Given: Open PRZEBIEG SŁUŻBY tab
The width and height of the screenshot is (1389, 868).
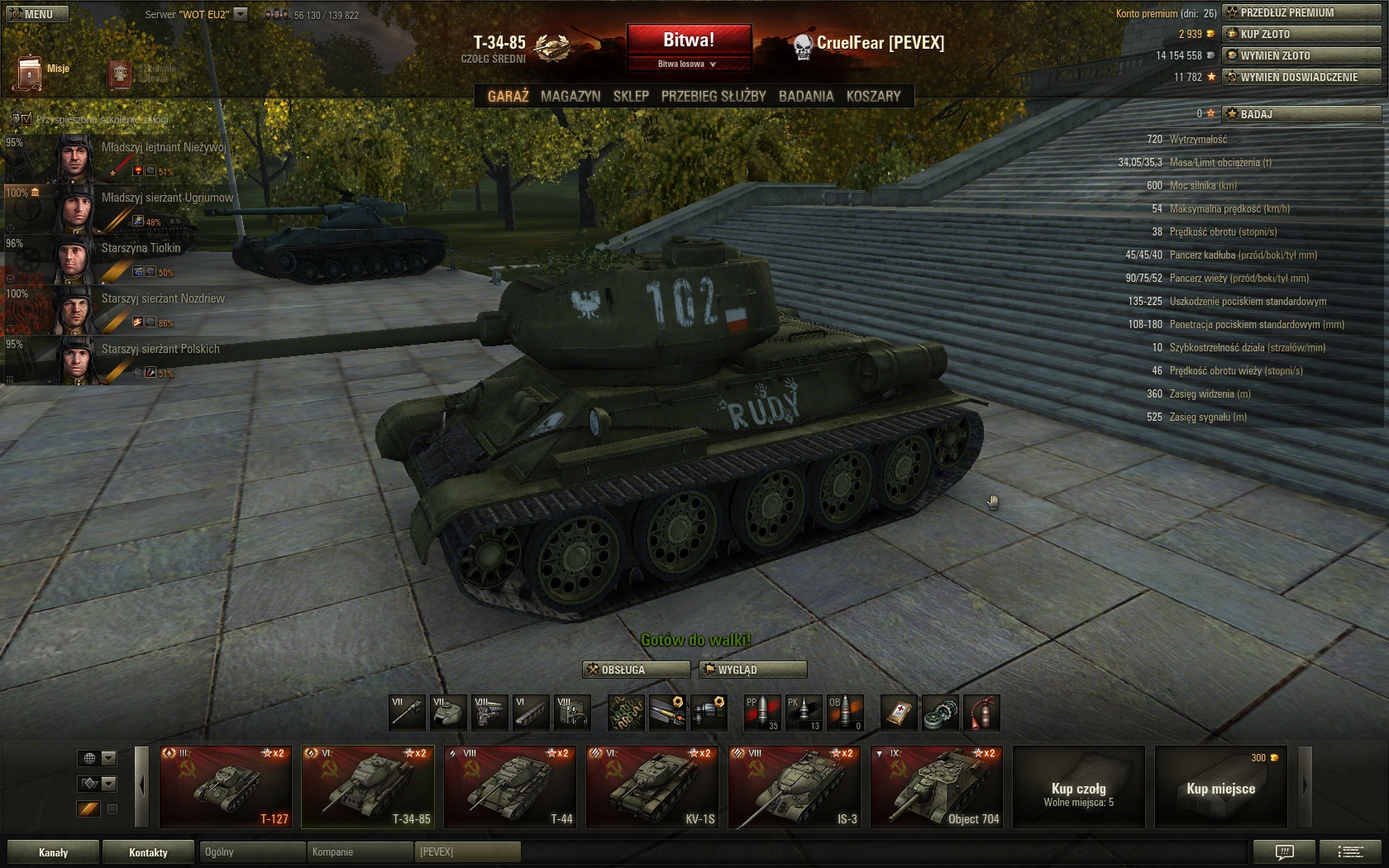Looking at the screenshot, I should click(x=714, y=96).
